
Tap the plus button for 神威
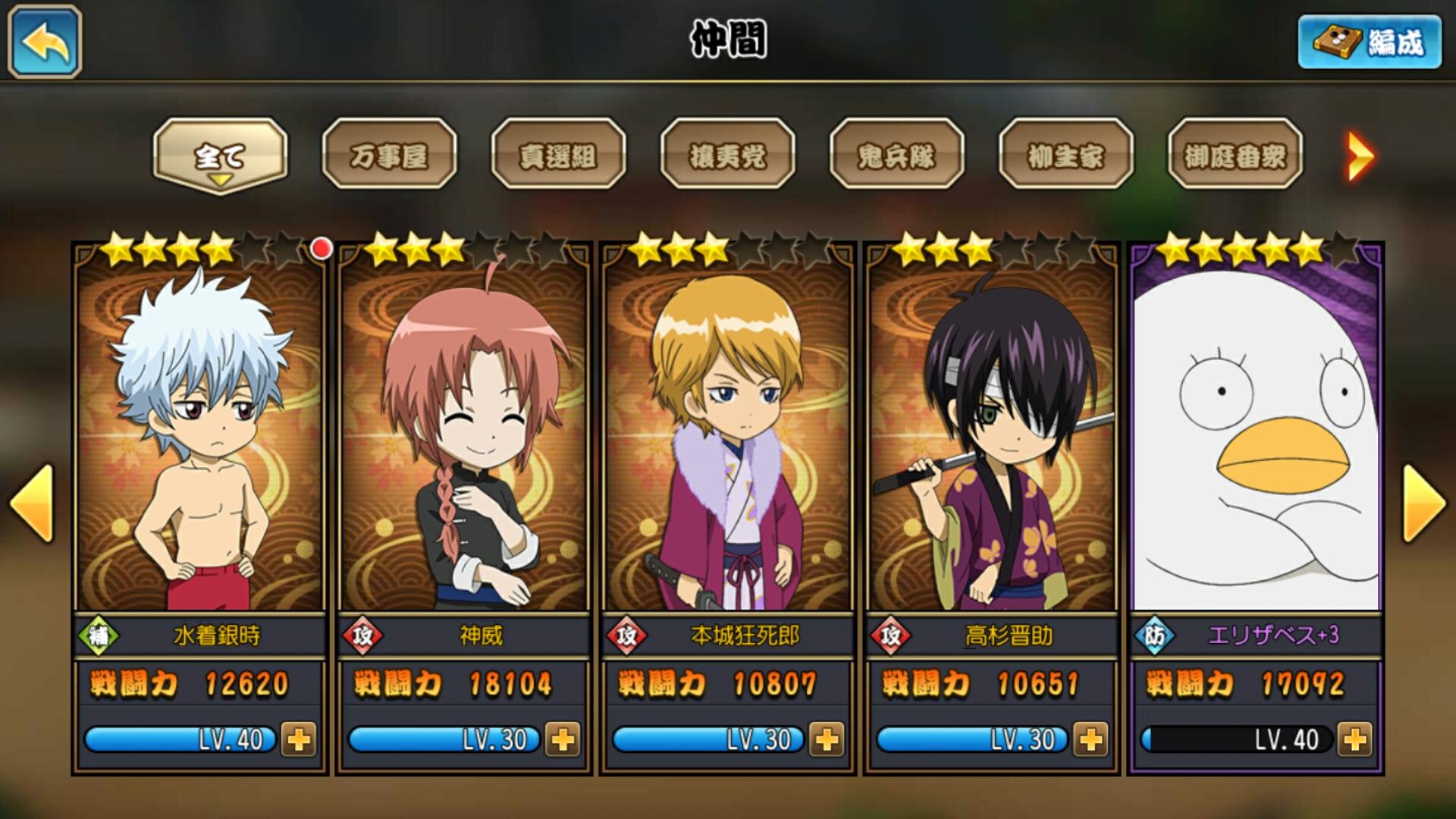(563, 739)
